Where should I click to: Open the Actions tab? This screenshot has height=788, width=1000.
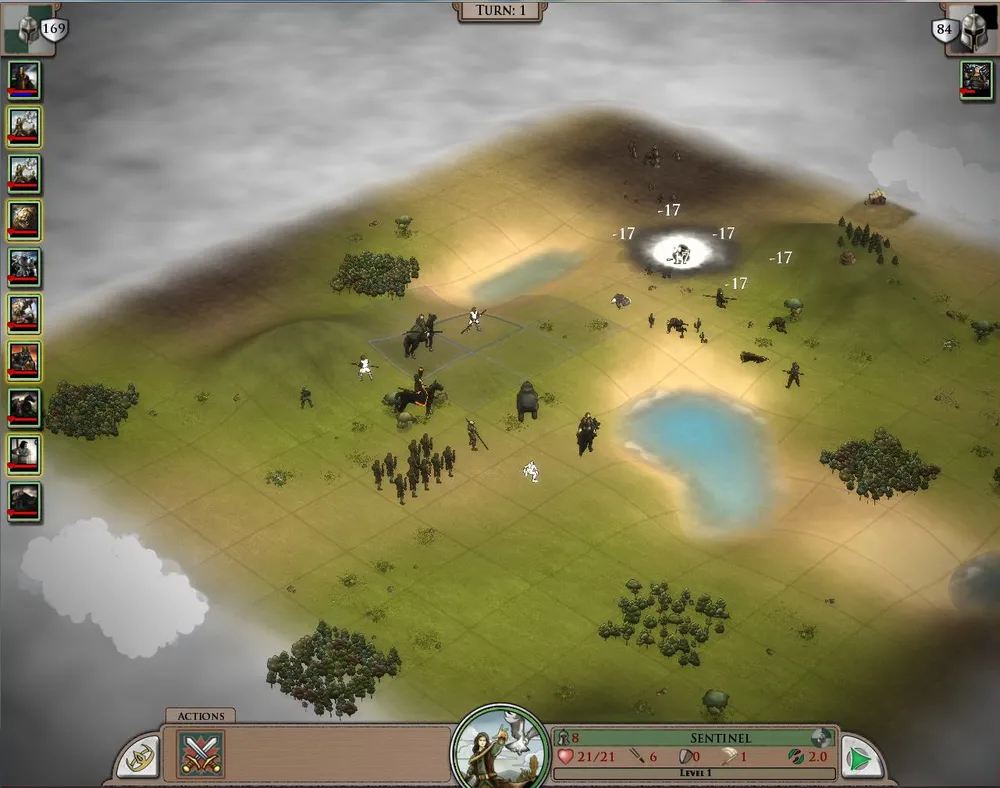pyautogui.click(x=201, y=716)
